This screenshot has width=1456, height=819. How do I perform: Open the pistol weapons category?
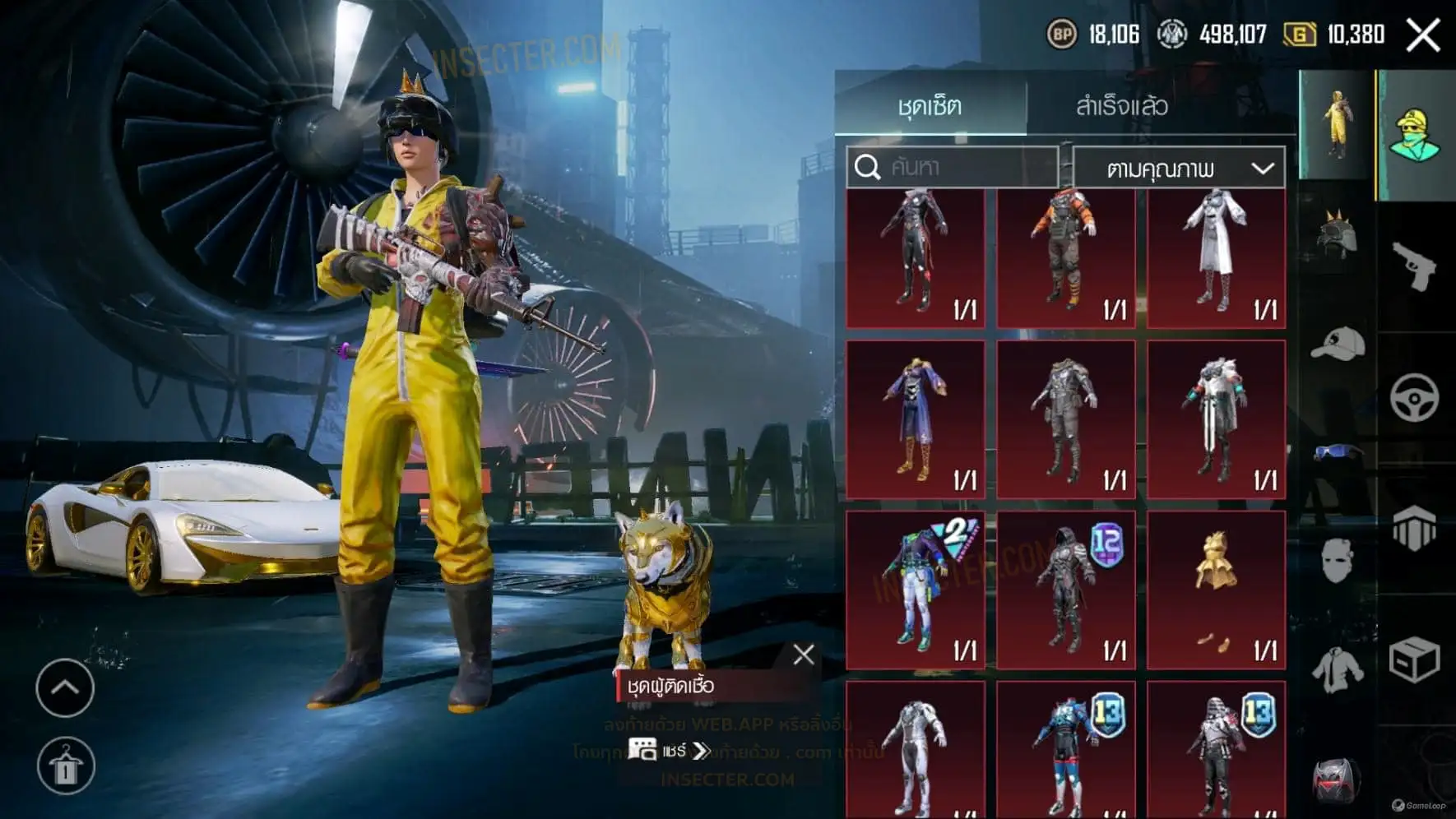[x=1414, y=266]
